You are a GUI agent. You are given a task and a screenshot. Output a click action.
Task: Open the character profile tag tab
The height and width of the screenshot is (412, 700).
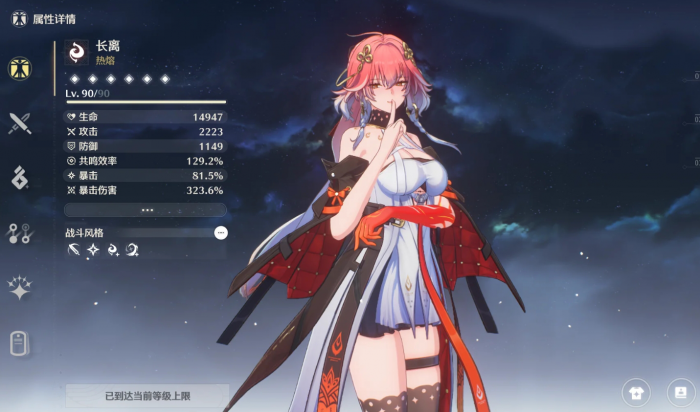coord(20,342)
